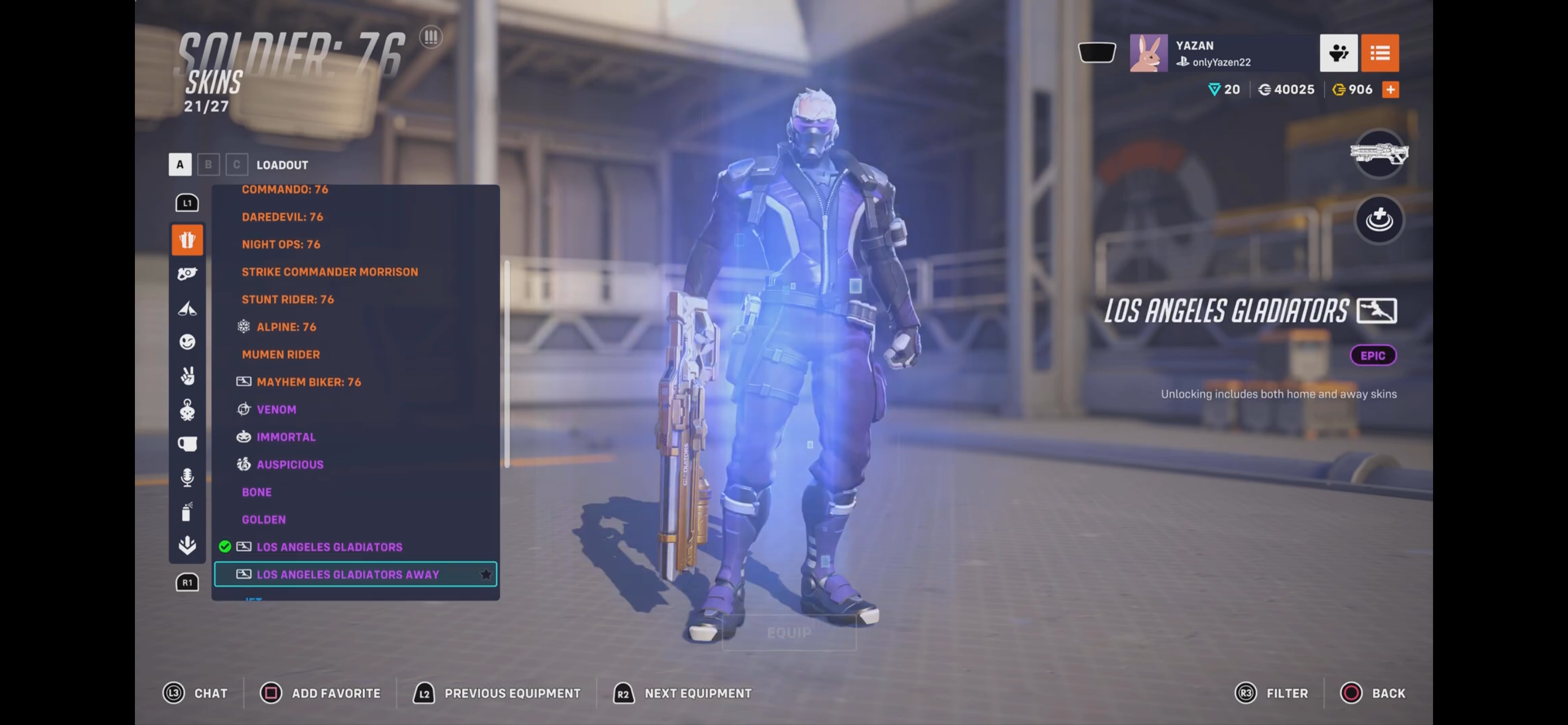The image size is (1568, 725).
Task: Choose the Night Ops: 76 skin
Action: pos(281,244)
